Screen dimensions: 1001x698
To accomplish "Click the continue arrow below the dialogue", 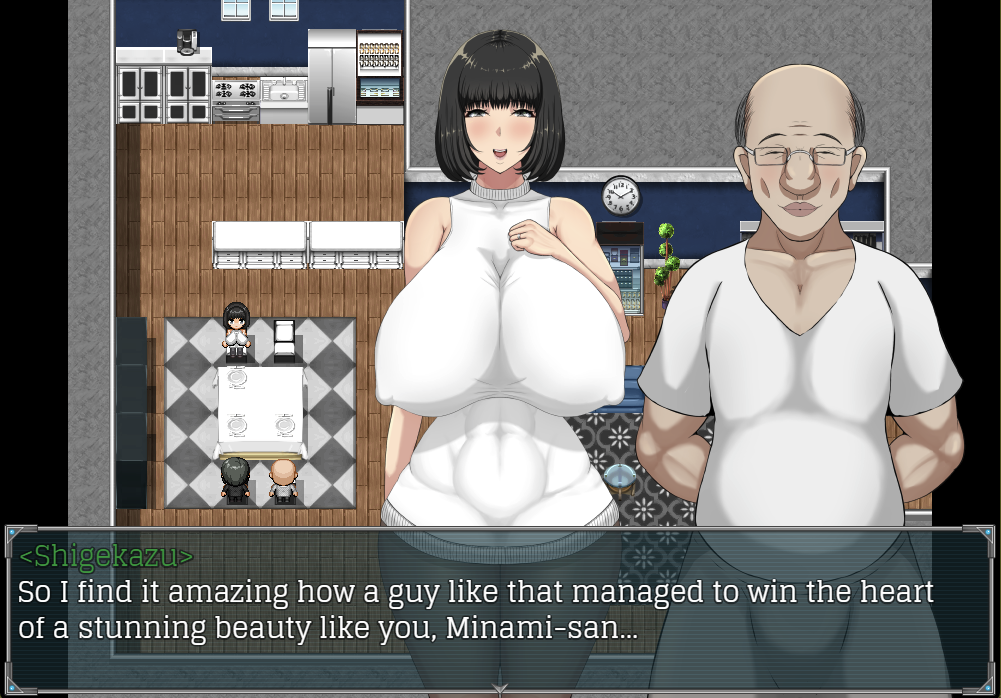I will (x=500, y=688).
